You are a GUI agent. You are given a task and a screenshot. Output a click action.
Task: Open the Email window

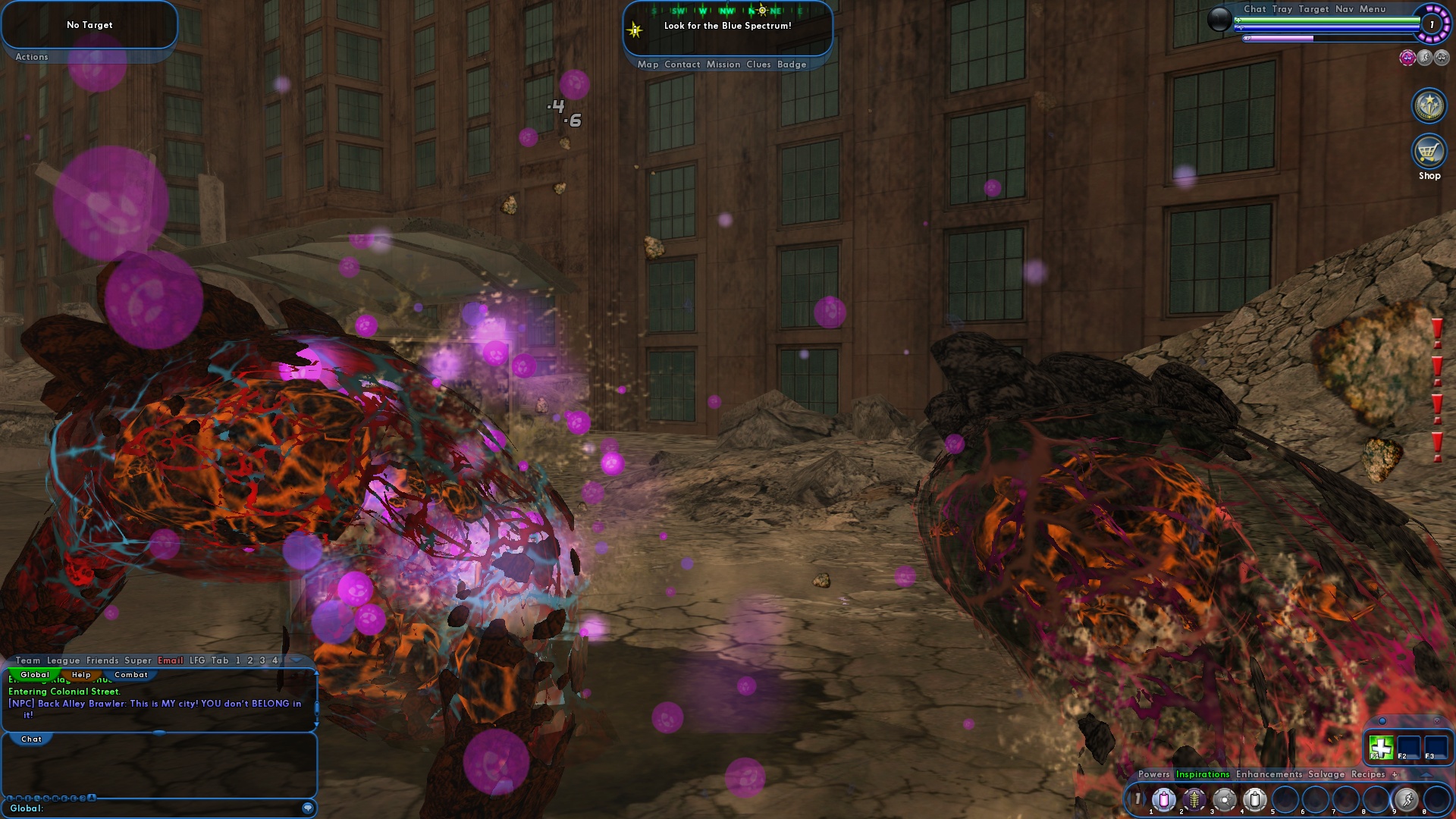point(170,661)
